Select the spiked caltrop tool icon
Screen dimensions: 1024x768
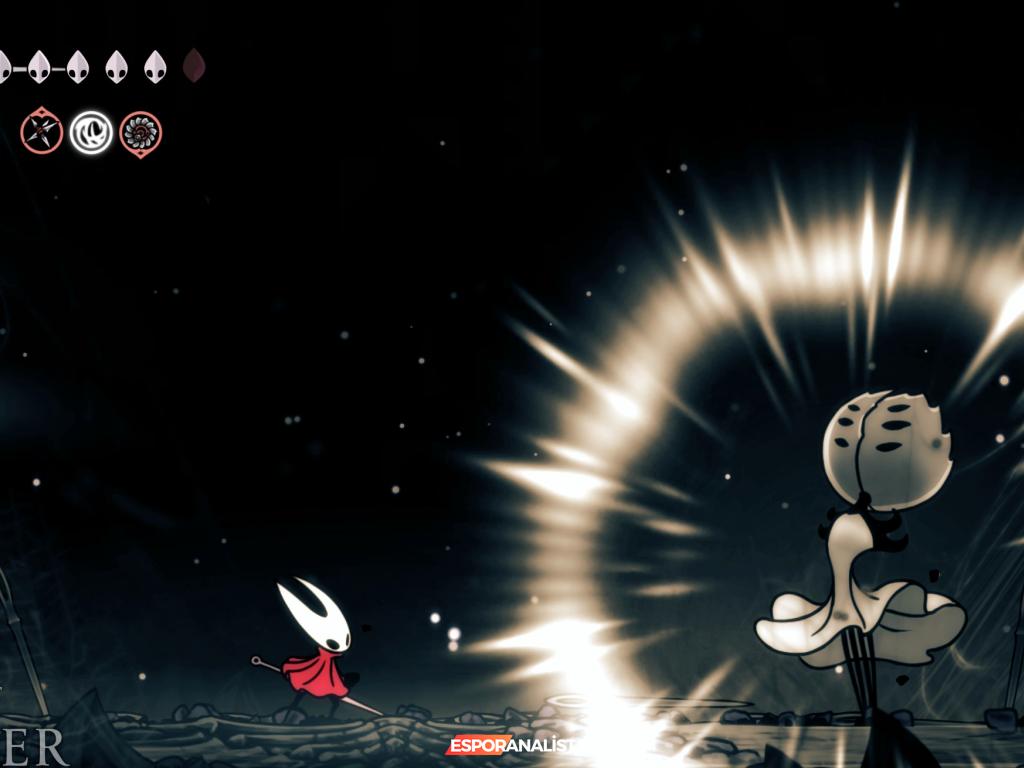click(42, 132)
